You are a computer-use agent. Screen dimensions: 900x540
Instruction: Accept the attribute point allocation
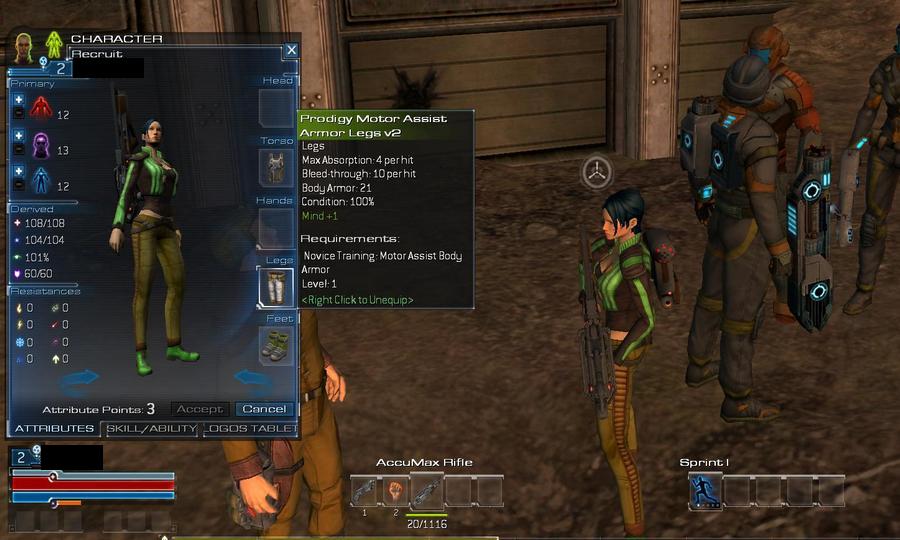199,409
